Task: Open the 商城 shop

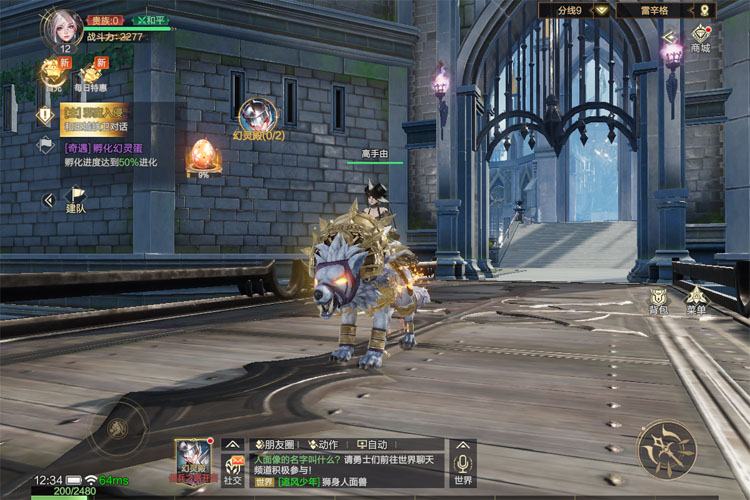Action: pos(700,38)
